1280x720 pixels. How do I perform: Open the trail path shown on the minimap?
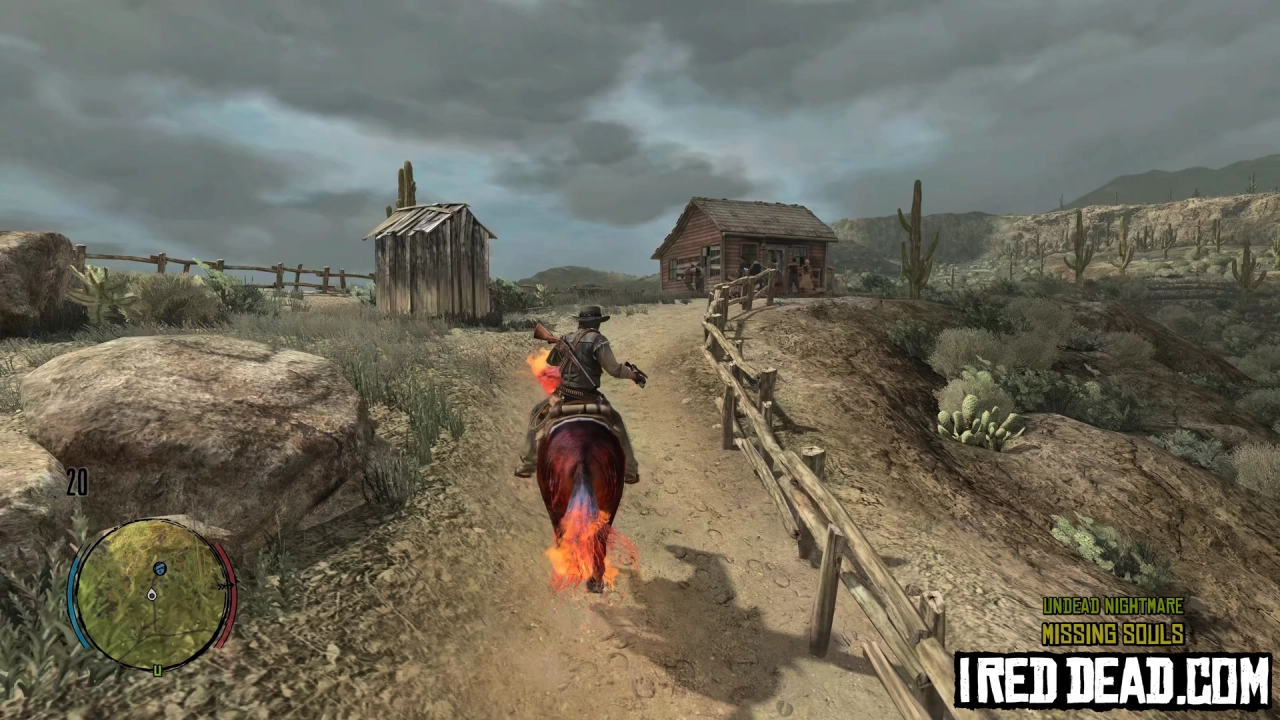tap(155, 620)
